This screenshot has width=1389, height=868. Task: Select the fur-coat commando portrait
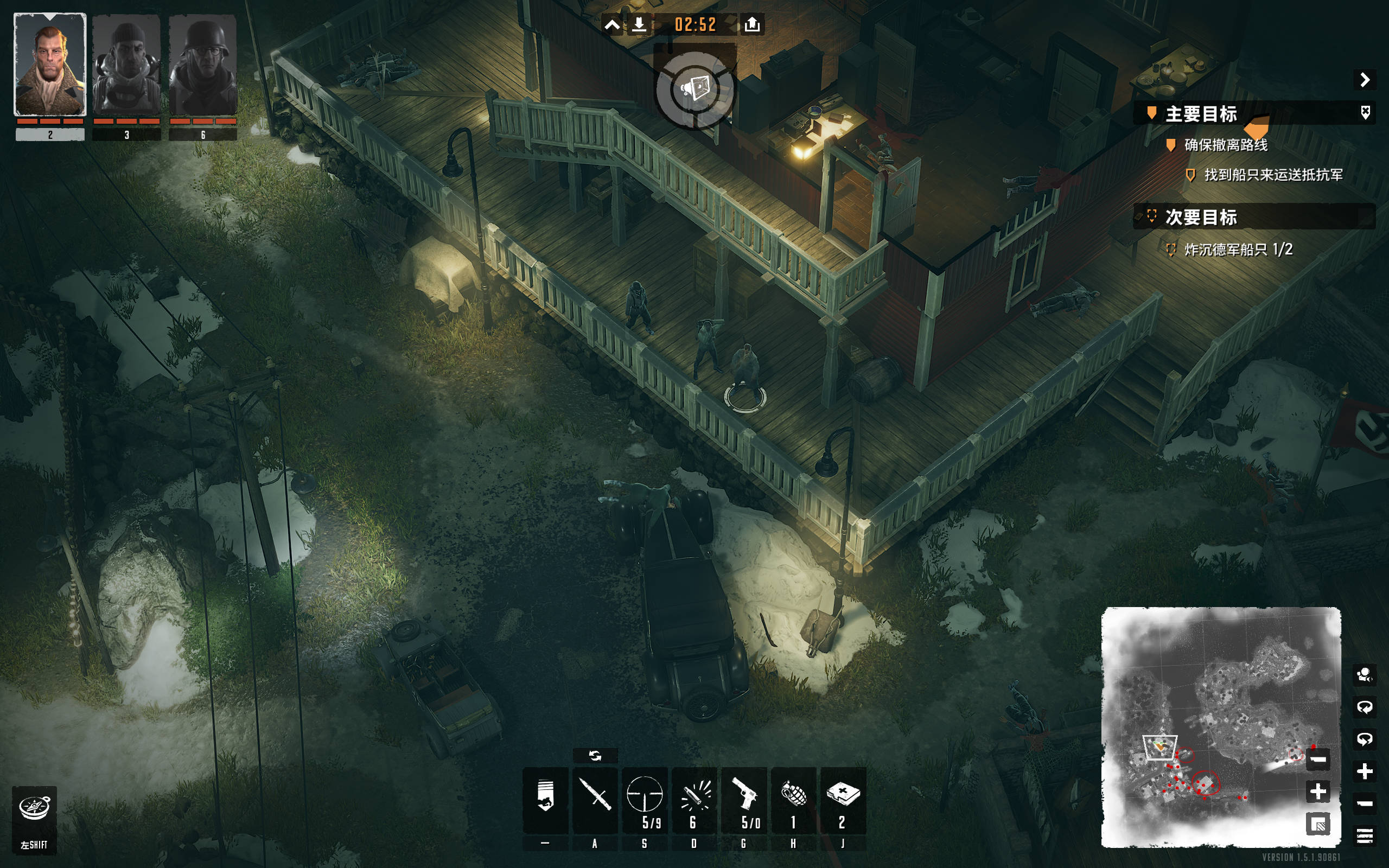(x=50, y=65)
